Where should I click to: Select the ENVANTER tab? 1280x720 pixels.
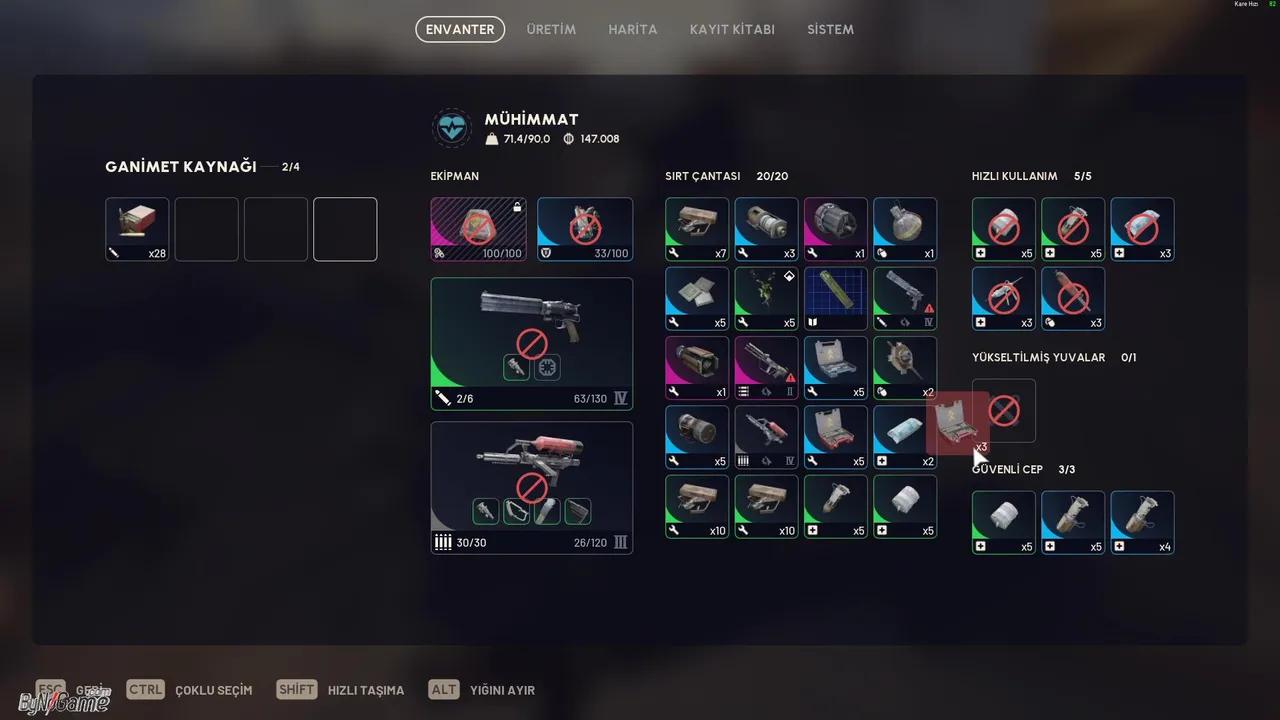[x=460, y=29]
